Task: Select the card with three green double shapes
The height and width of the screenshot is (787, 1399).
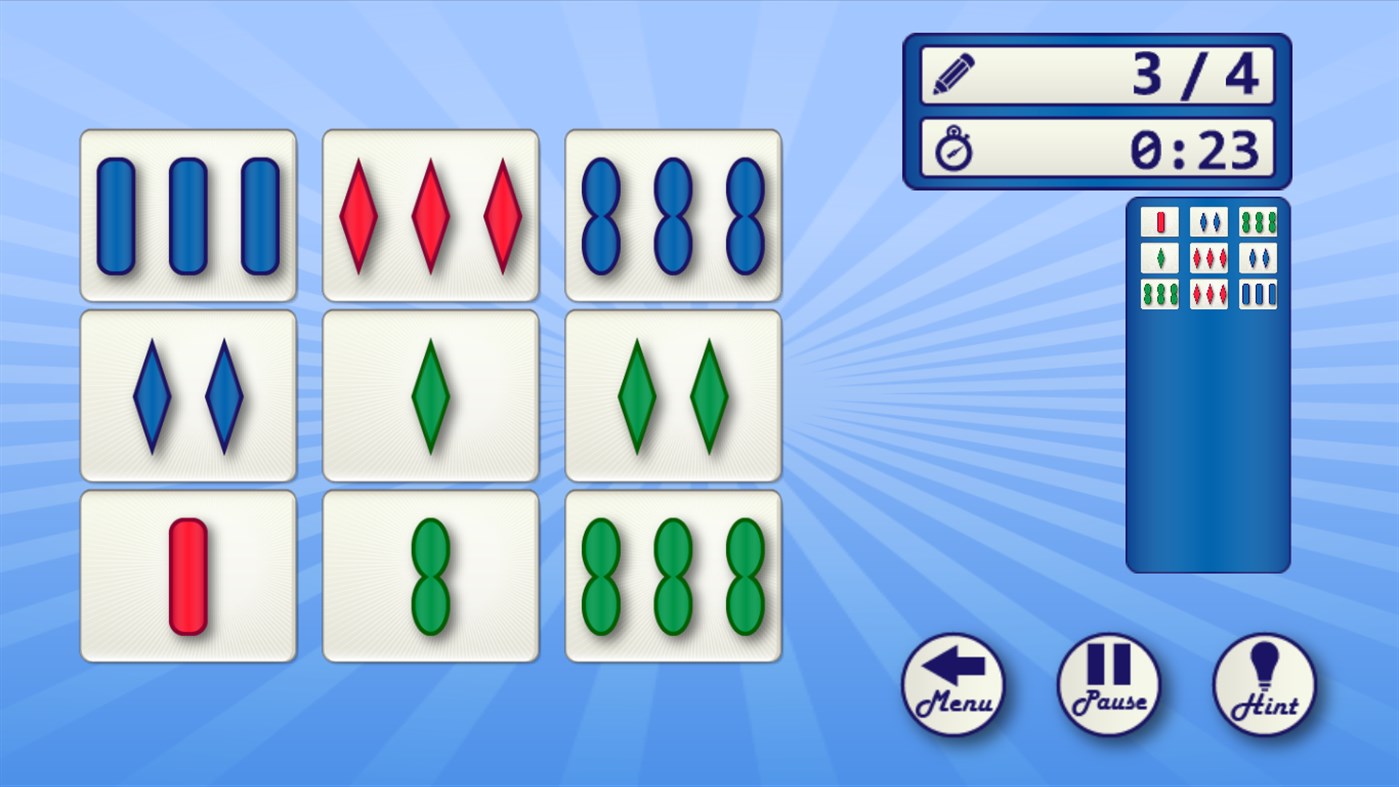Action: click(x=672, y=574)
